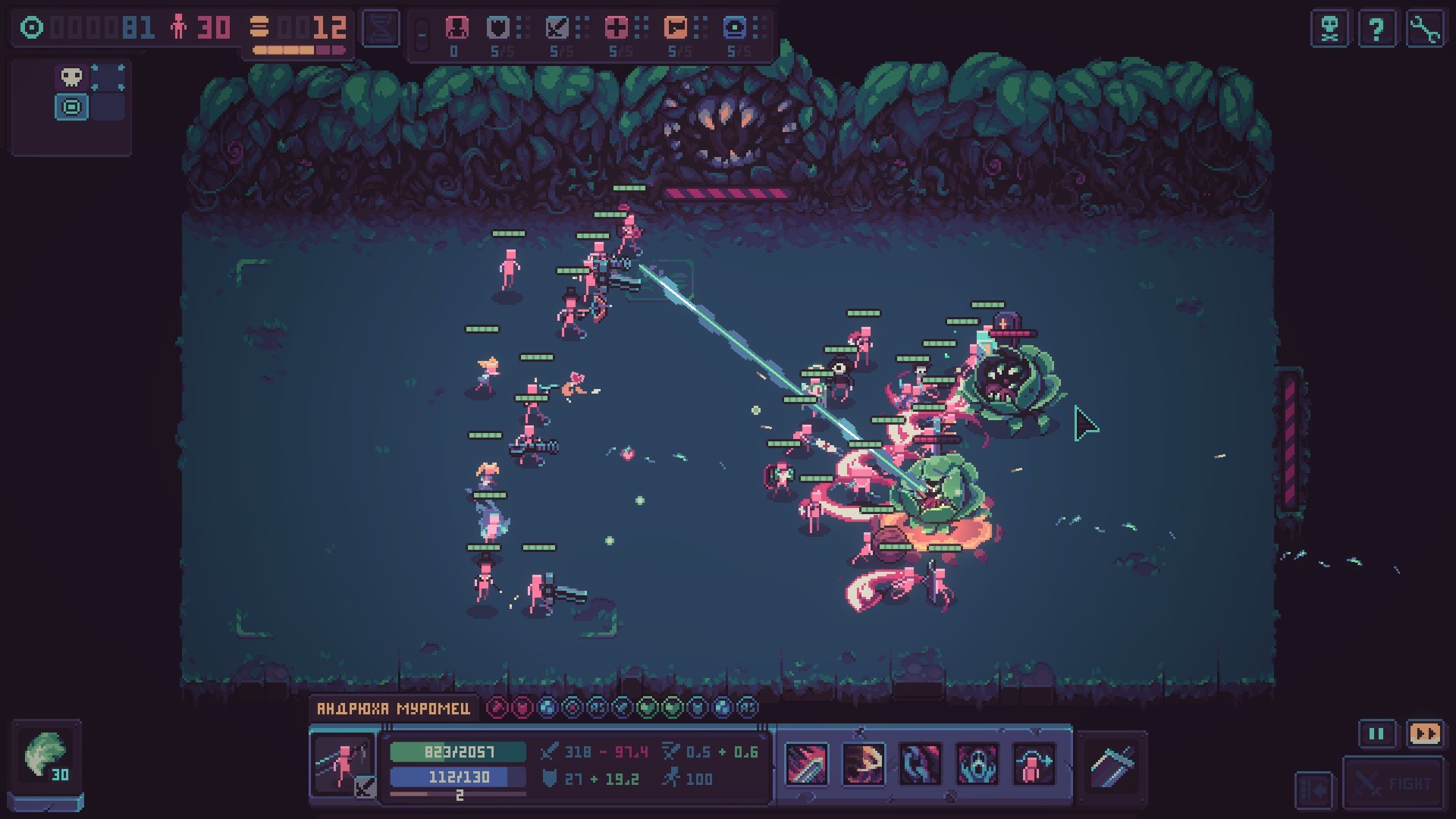Click the FIGHT button
This screenshot has width=1456, height=819.
pyautogui.click(x=1394, y=783)
